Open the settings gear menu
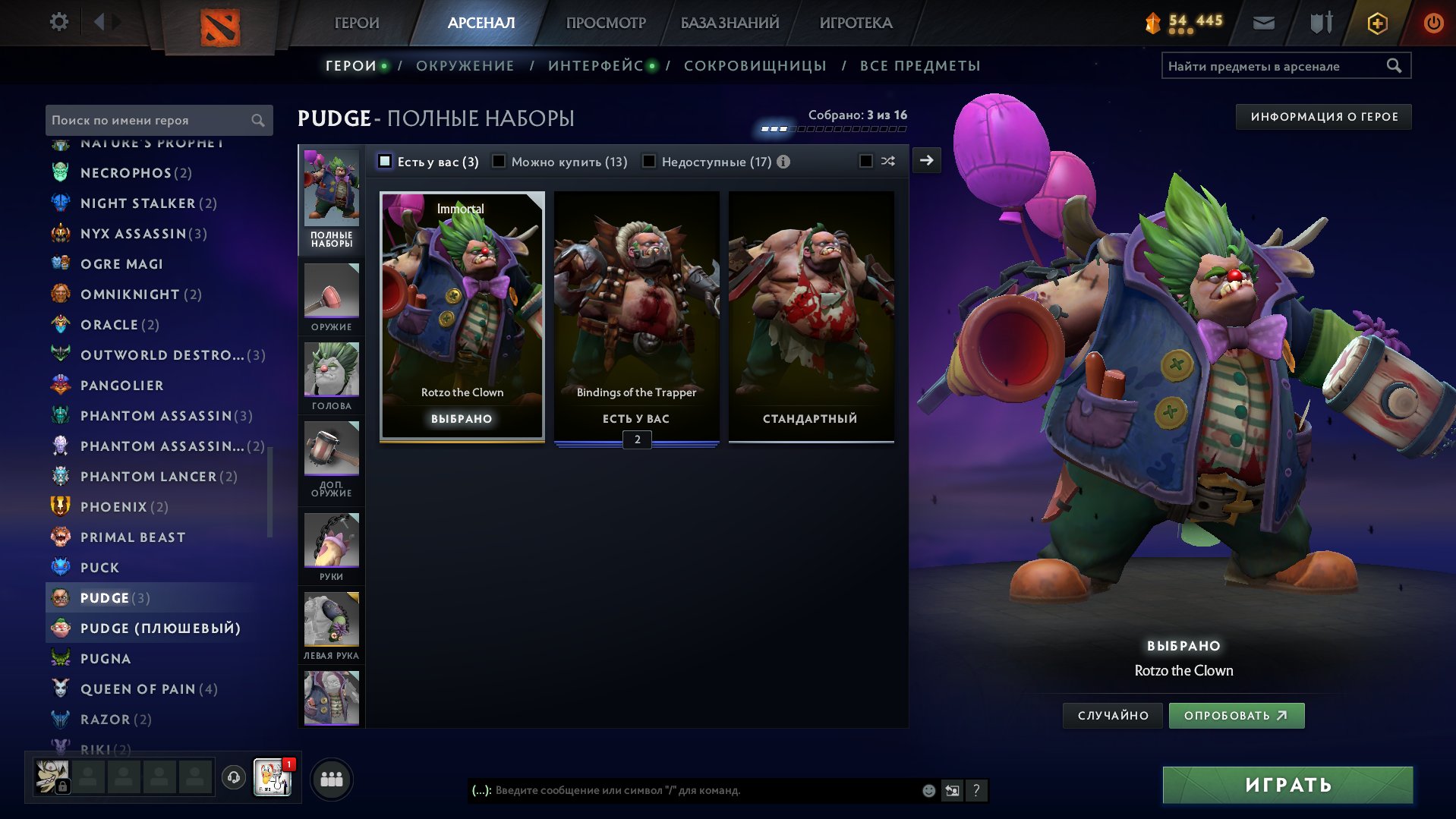The width and height of the screenshot is (1456, 819). click(x=58, y=22)
